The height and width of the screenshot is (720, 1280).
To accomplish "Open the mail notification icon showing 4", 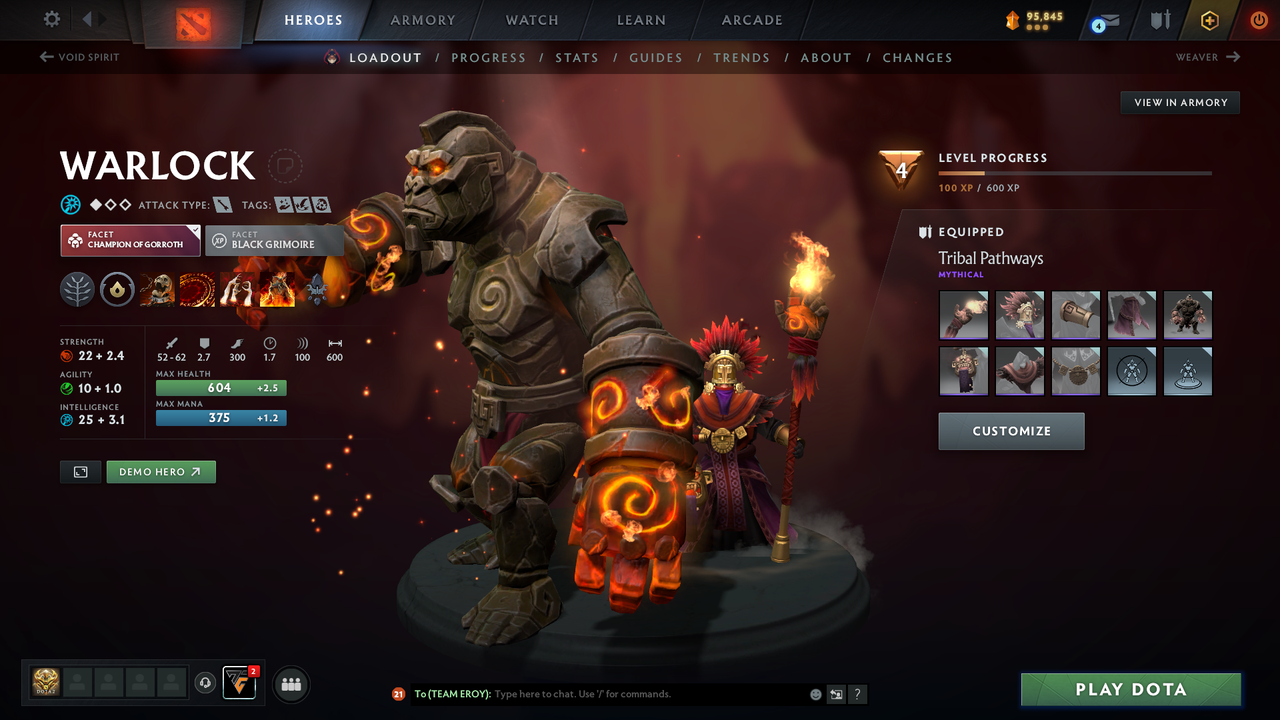I will (x=1104, y=21).
